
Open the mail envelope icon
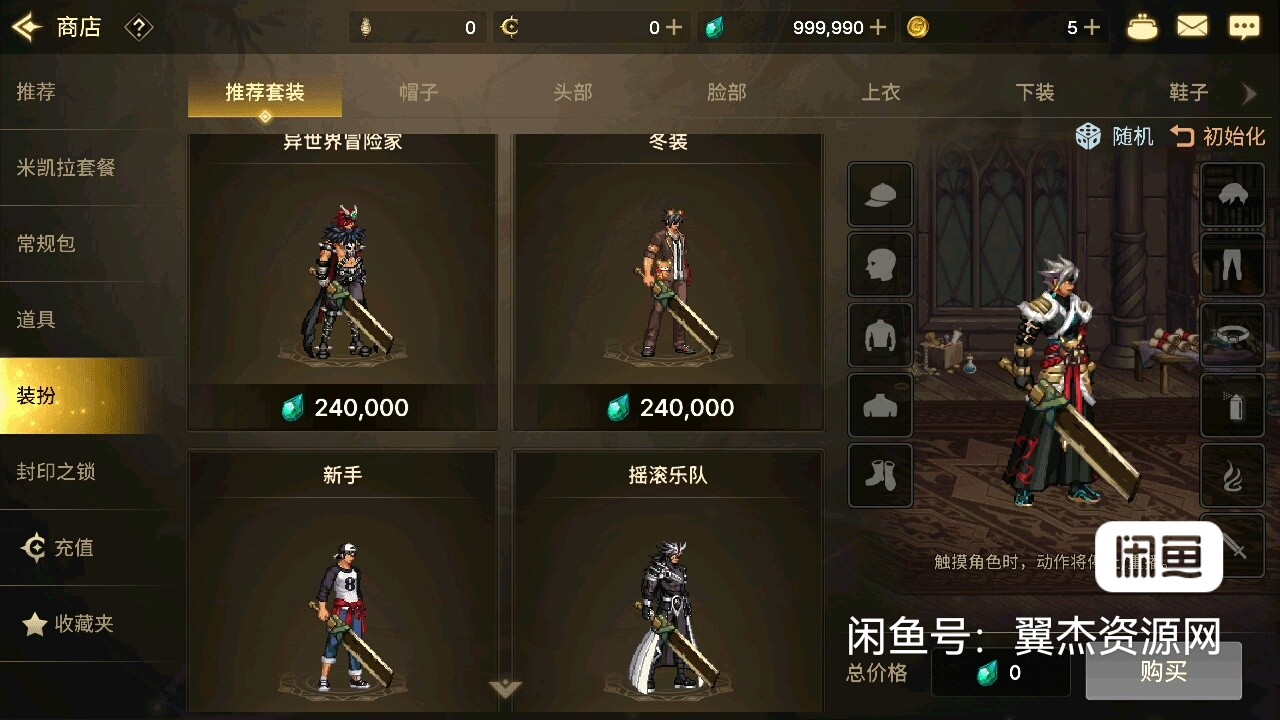[x=1192, y=27]
